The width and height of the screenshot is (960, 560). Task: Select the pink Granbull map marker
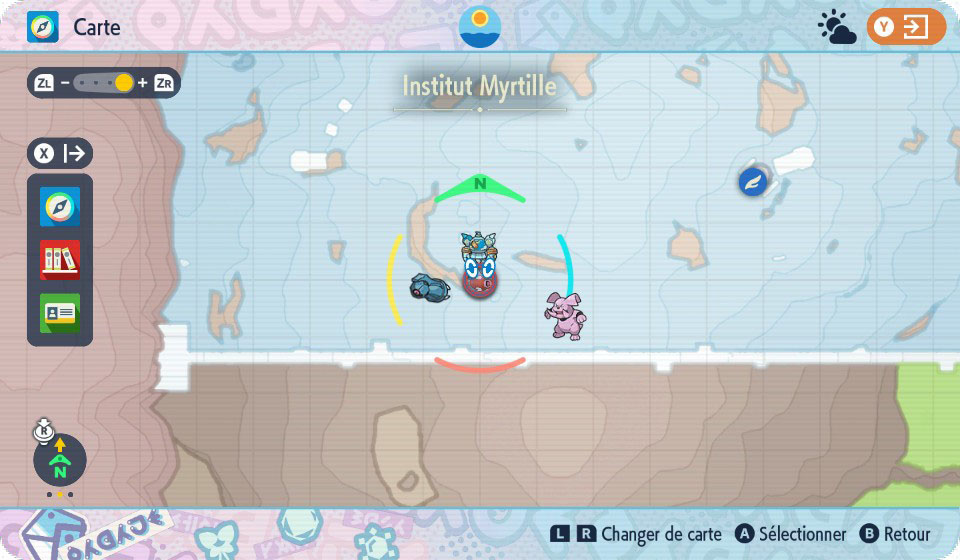click(x=564, y=315)
